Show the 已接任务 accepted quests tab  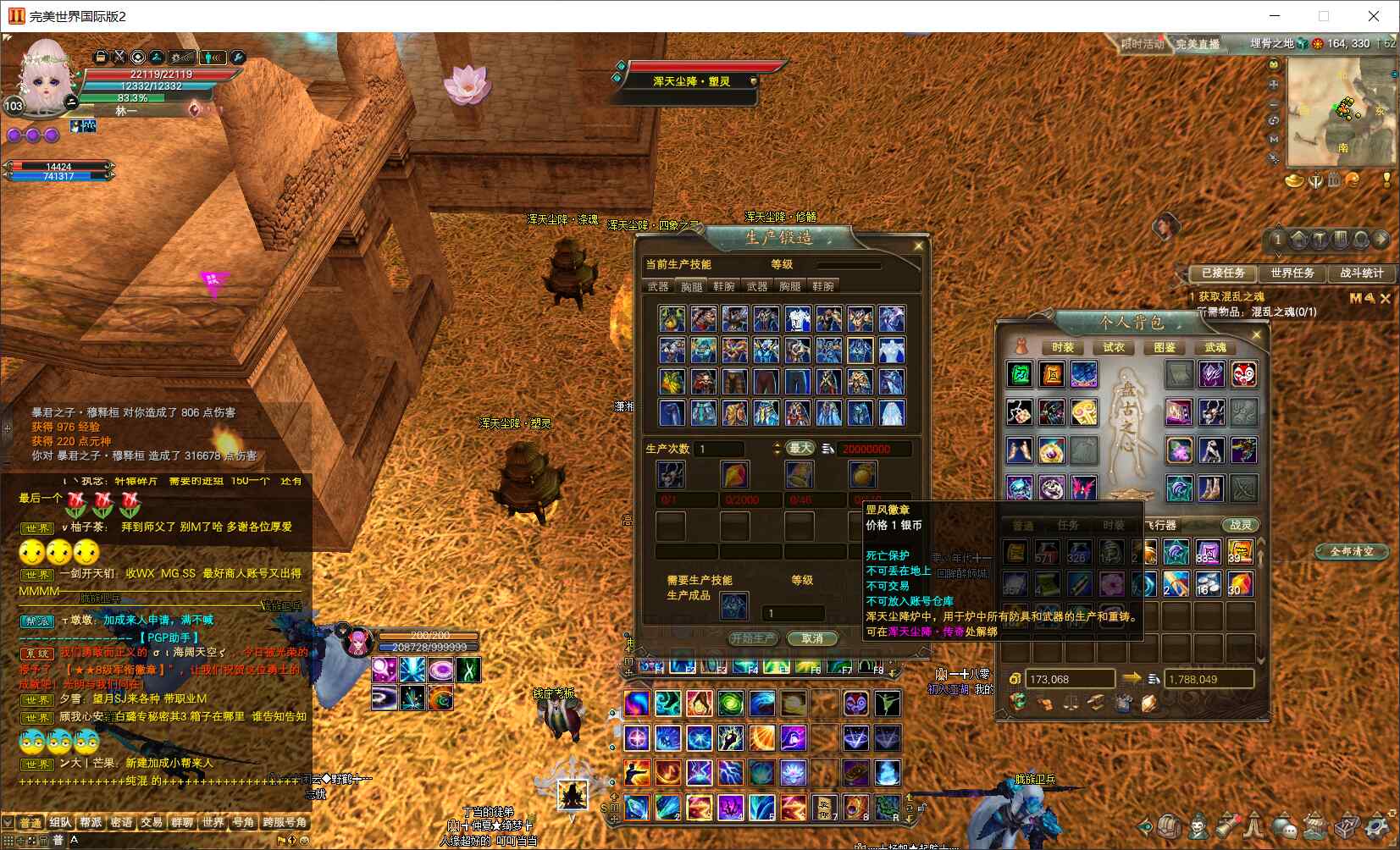pyautogui.click(x=1223, y=273)
